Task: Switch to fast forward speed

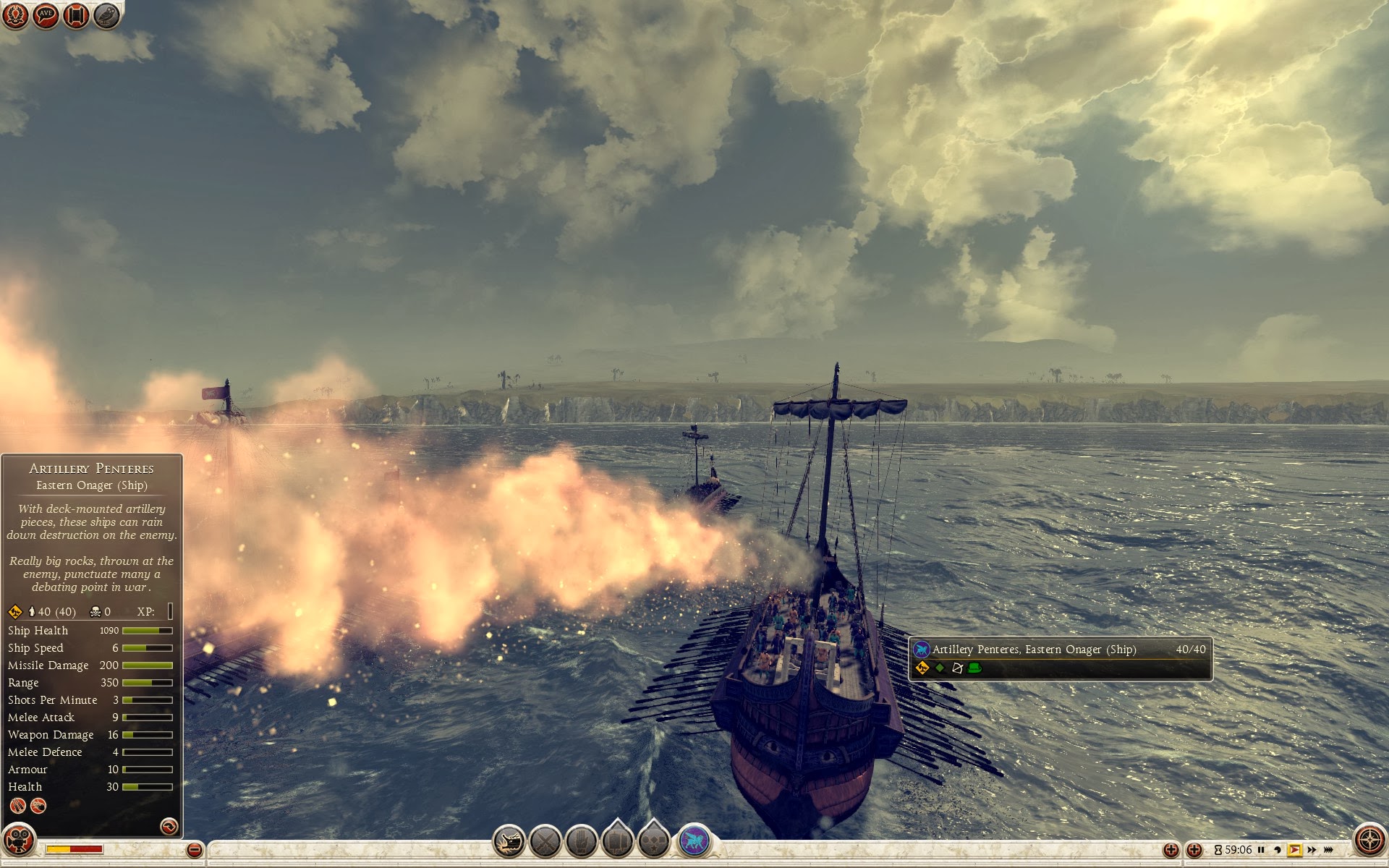Action: click(1312, 850)
